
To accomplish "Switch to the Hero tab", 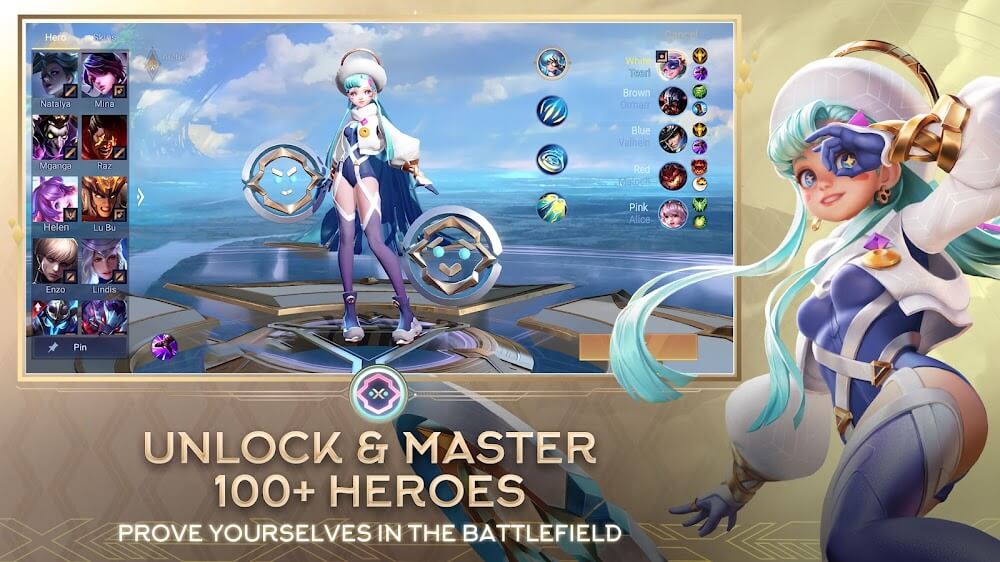I will [x=55, y=38].
